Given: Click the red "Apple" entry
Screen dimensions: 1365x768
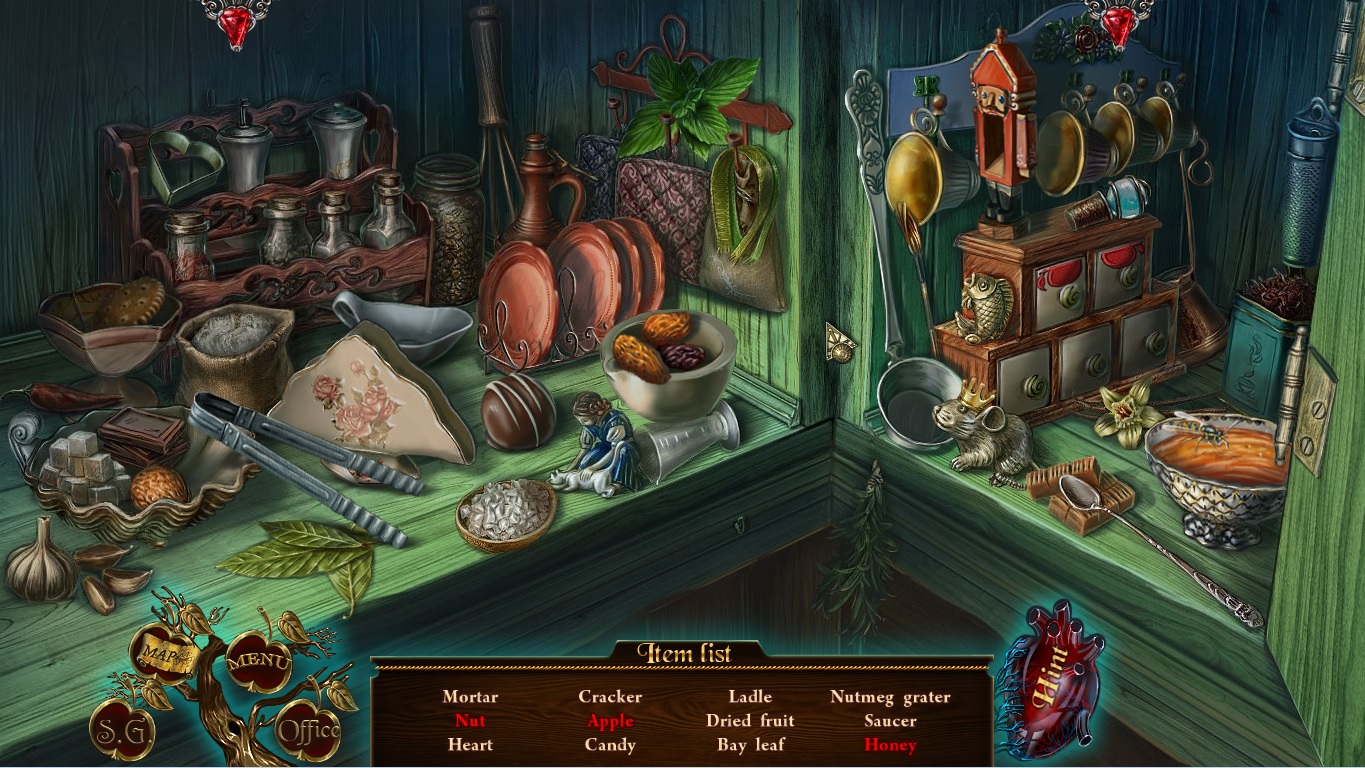Looking at the screenshot, I should click(610, 721).
